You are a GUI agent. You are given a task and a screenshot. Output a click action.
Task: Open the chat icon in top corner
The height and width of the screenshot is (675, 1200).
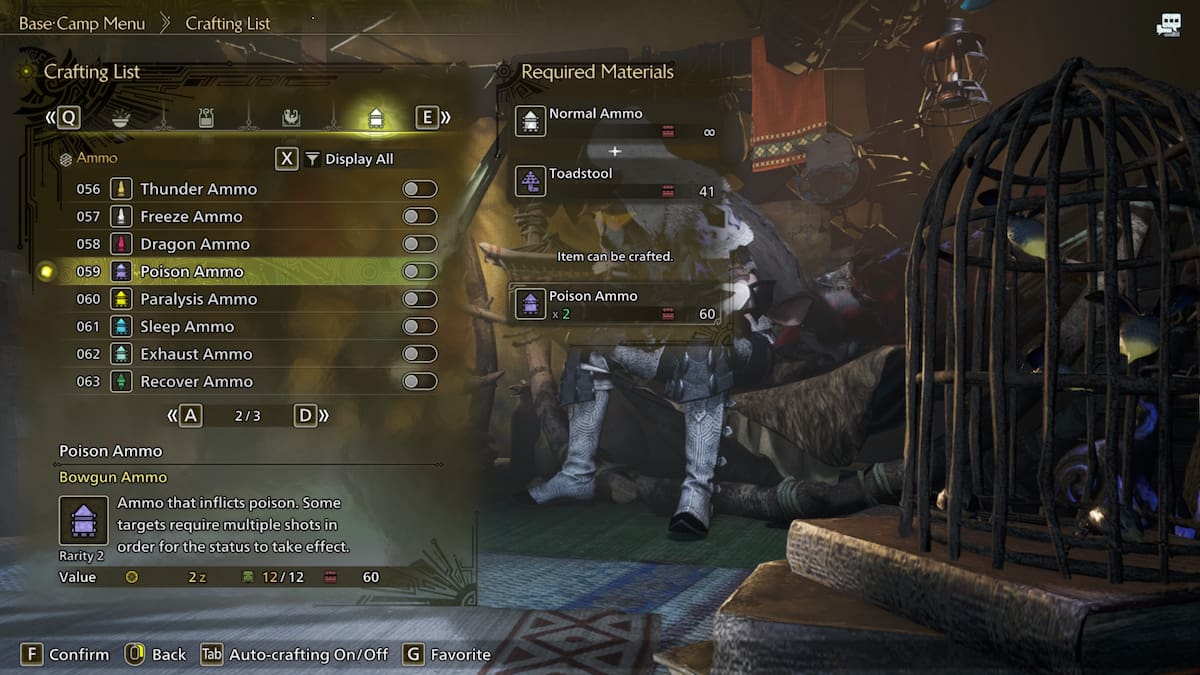click(1168, 26)
